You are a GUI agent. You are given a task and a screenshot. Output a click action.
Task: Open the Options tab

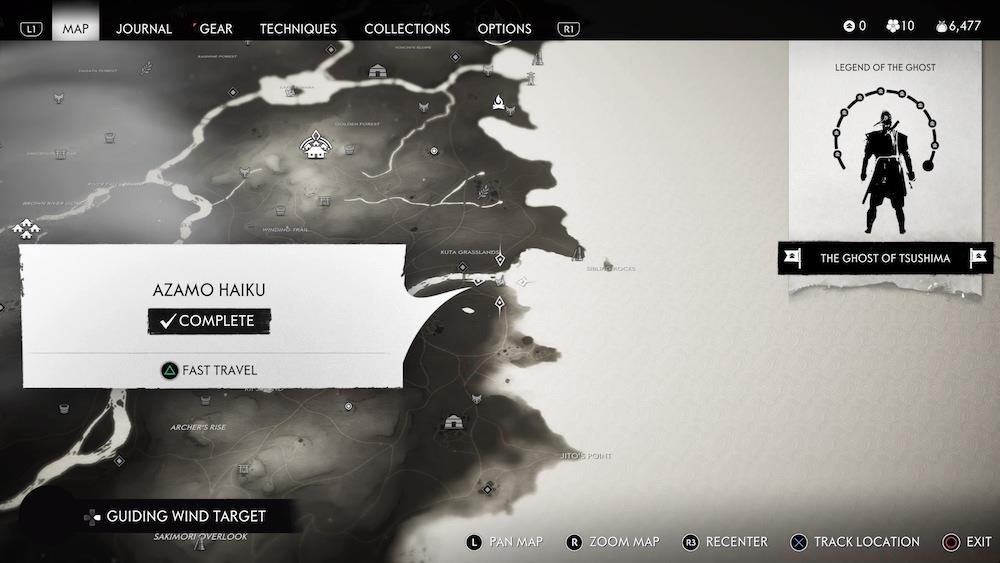(504, 28)
